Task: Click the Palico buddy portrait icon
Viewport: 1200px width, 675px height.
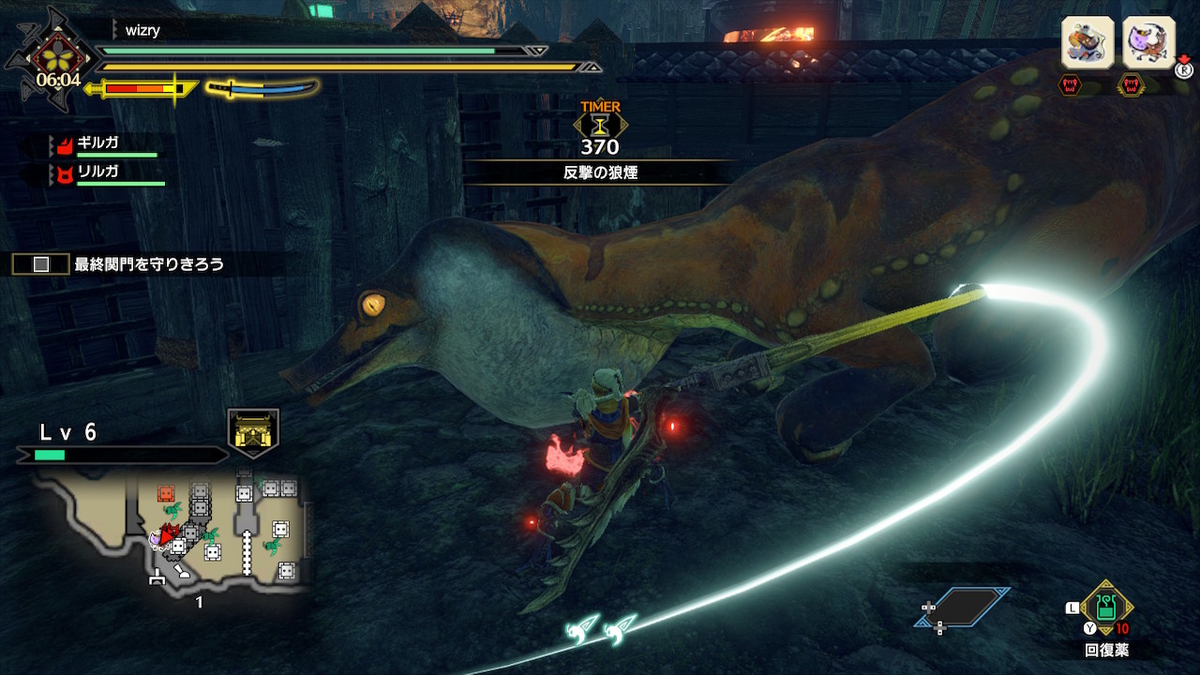Action: pyautogui.click(x=1148, y=43)
